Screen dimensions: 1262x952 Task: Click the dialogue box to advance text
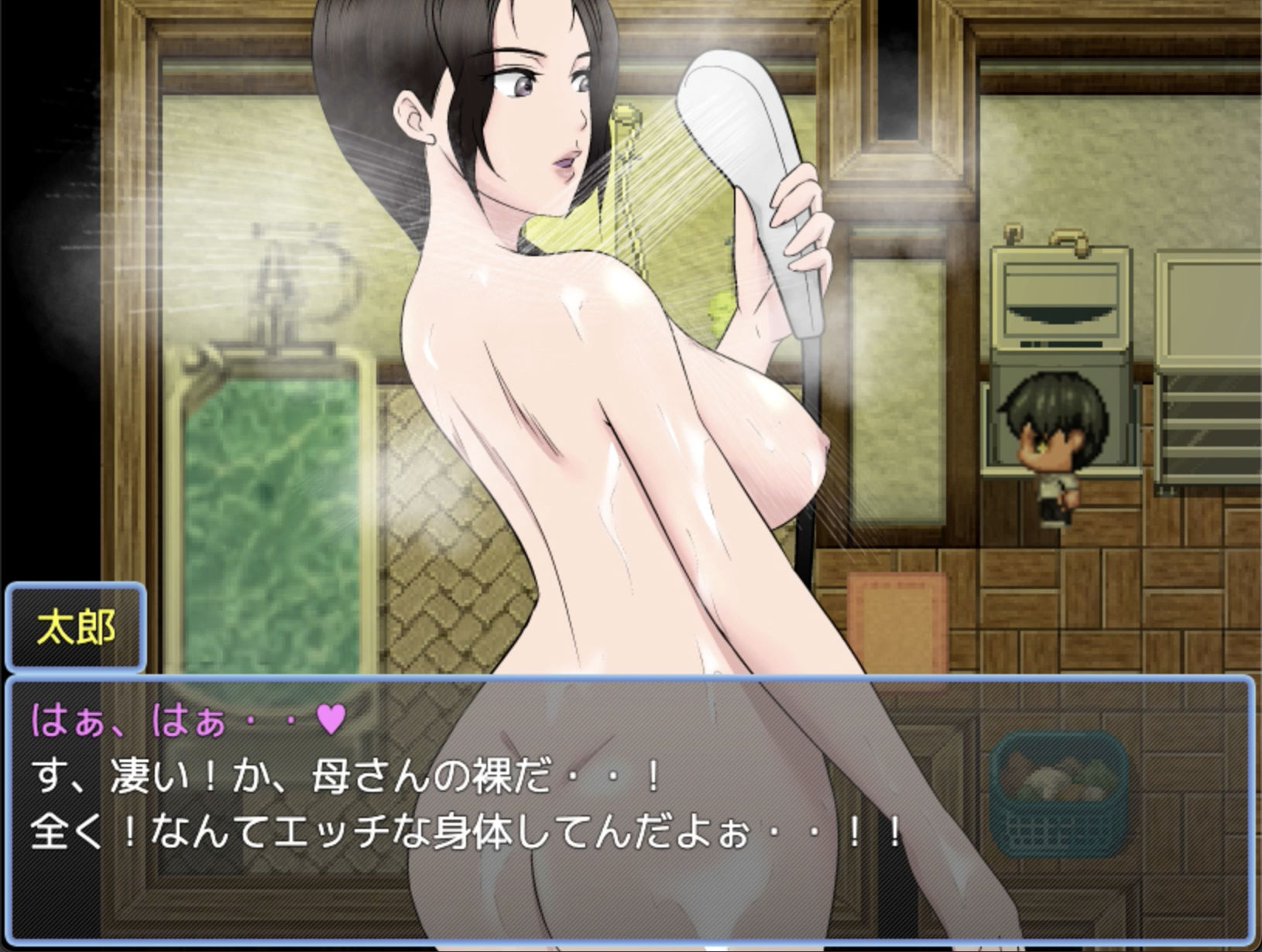631,813
